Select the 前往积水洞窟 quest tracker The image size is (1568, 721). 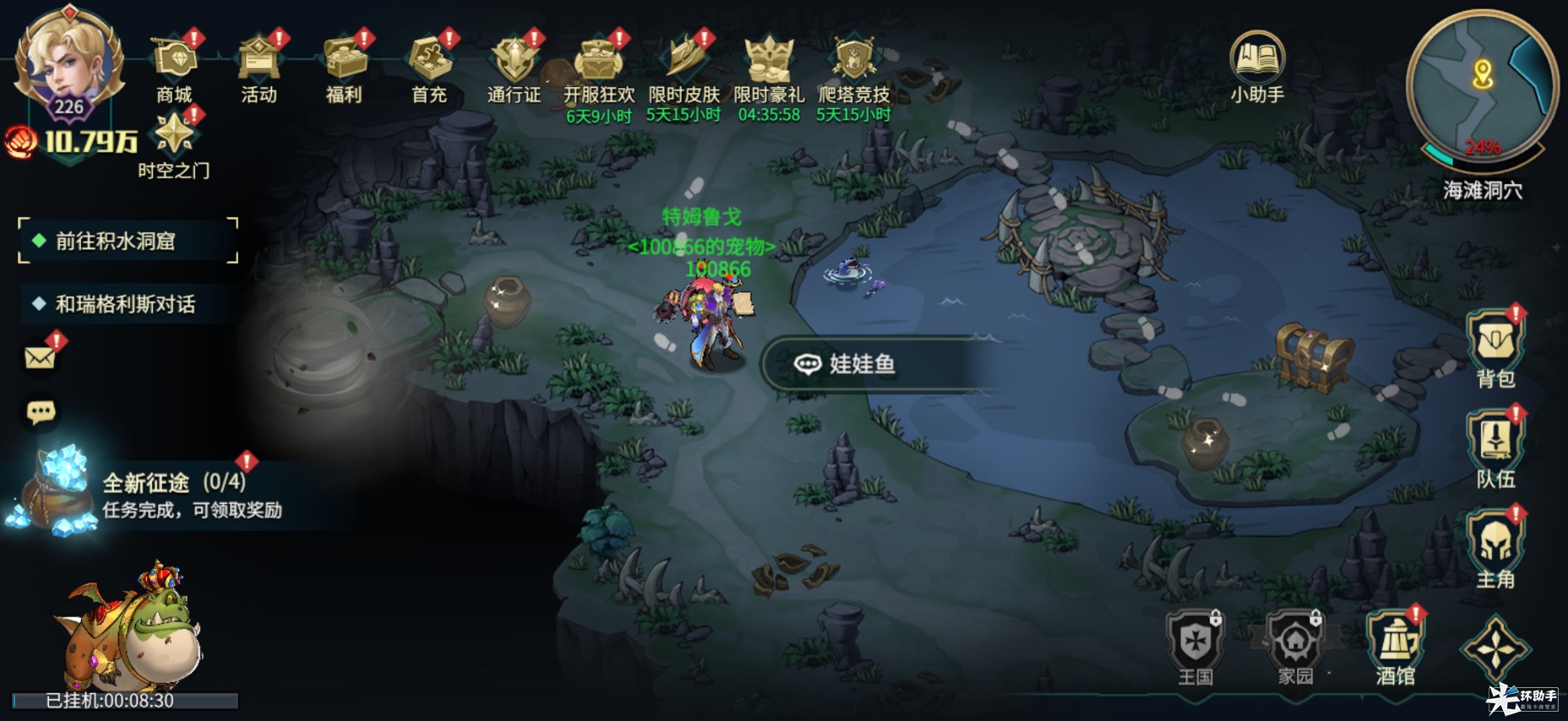tap(127, 242)
